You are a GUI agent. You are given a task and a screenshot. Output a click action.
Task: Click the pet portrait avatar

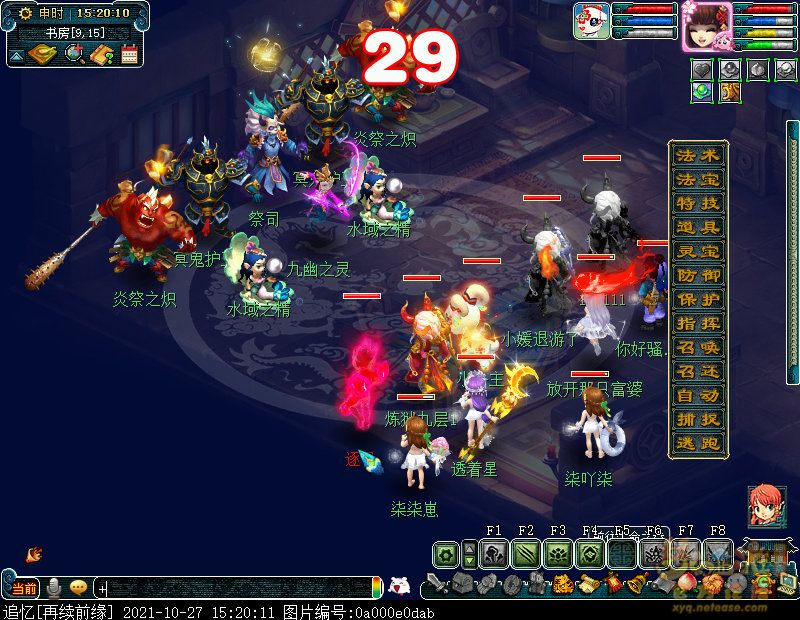point(592,21)
